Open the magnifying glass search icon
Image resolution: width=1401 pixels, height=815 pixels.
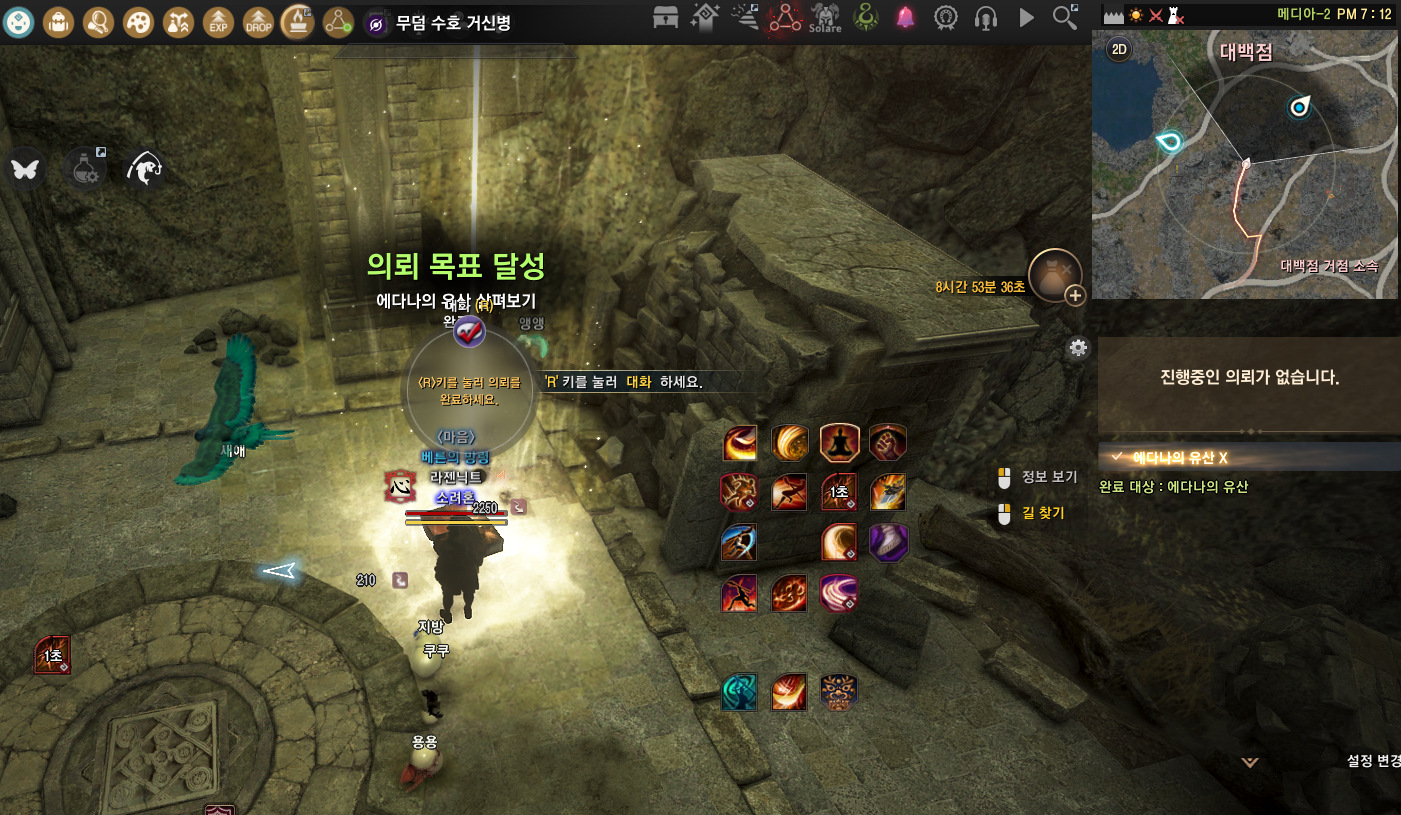pos(1066,17)
